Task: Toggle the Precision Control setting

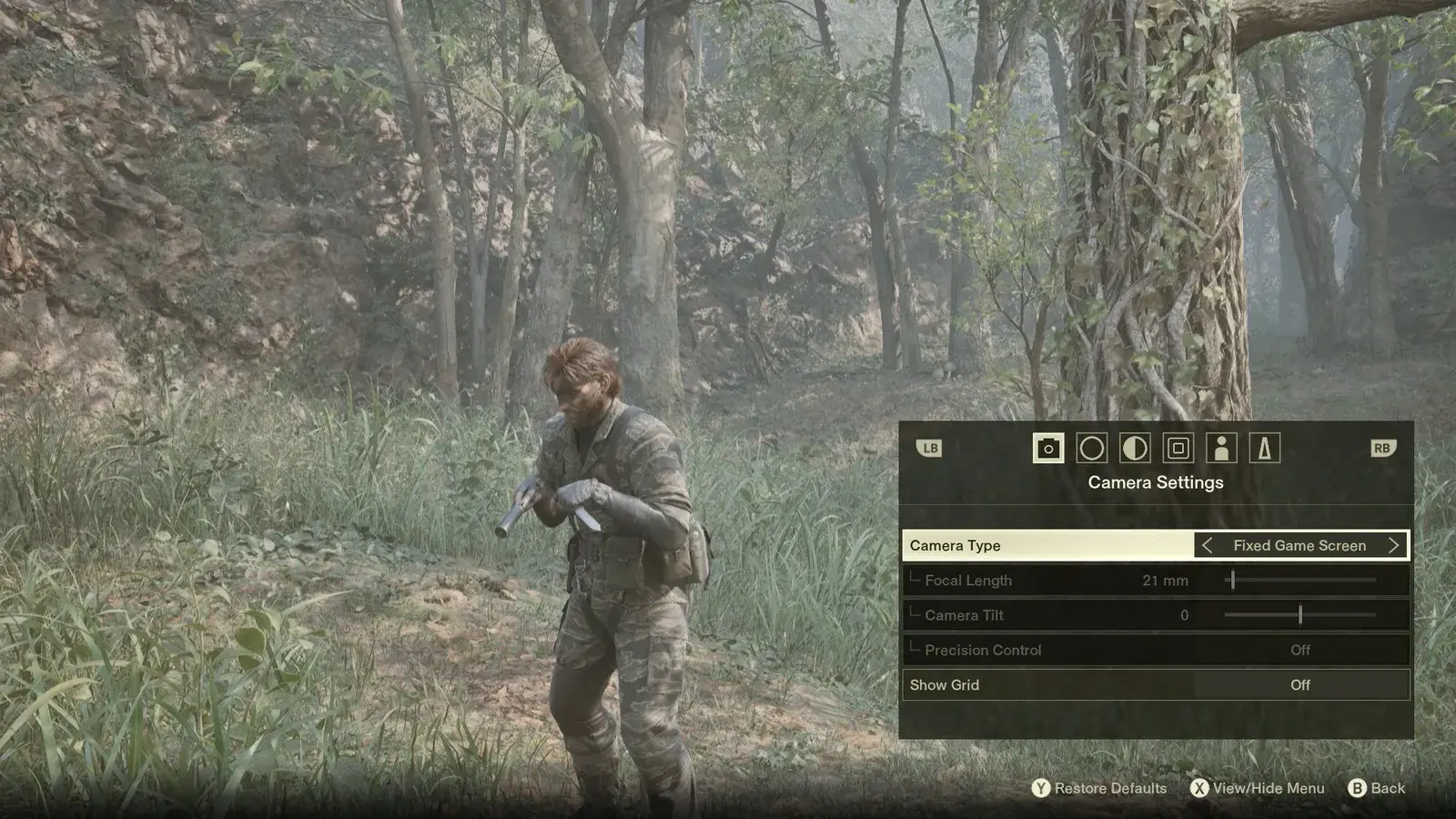Action: click(1299, 650)
